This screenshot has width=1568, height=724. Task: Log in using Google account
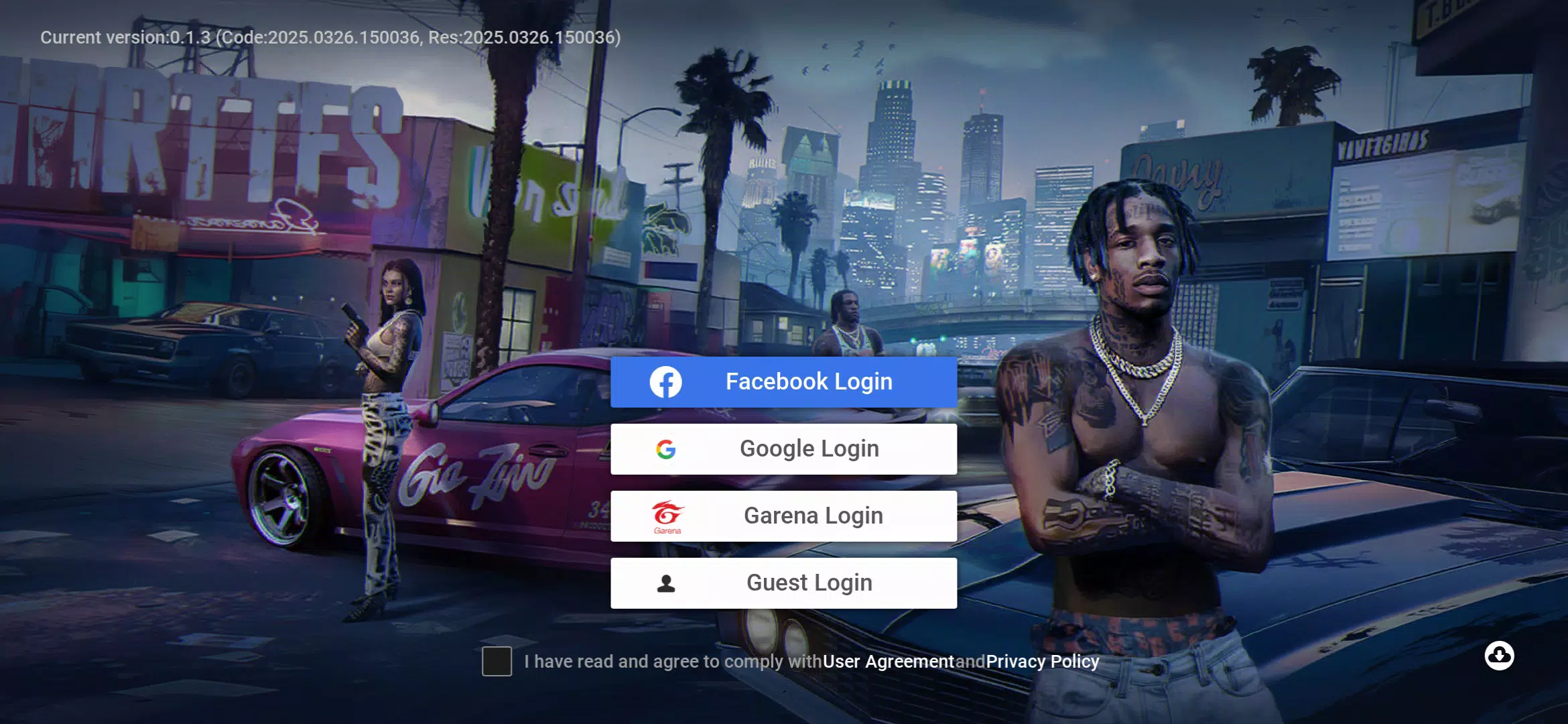click(784, 448)
